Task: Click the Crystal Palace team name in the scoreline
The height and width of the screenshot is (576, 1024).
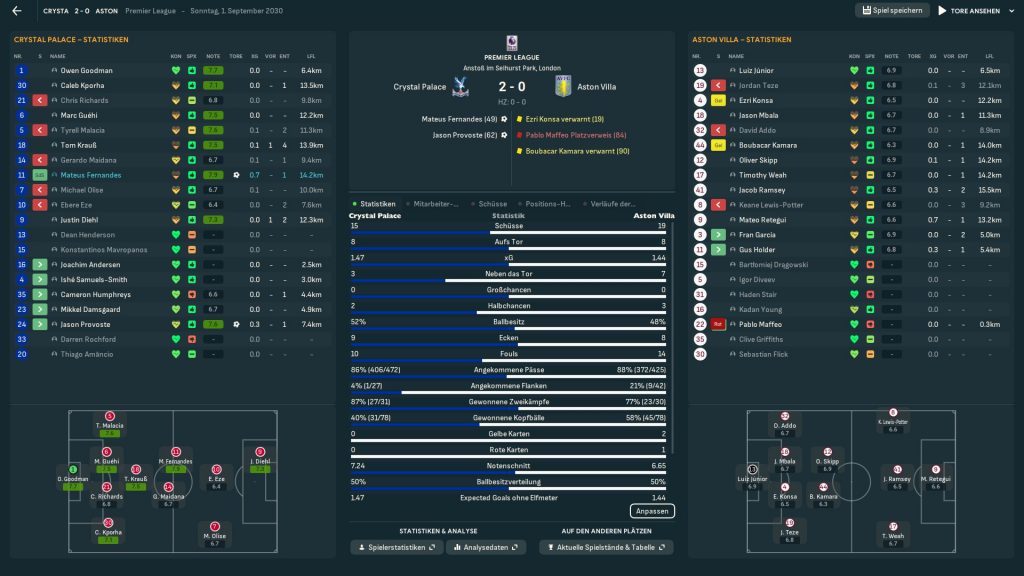Action: pos(421,87)
